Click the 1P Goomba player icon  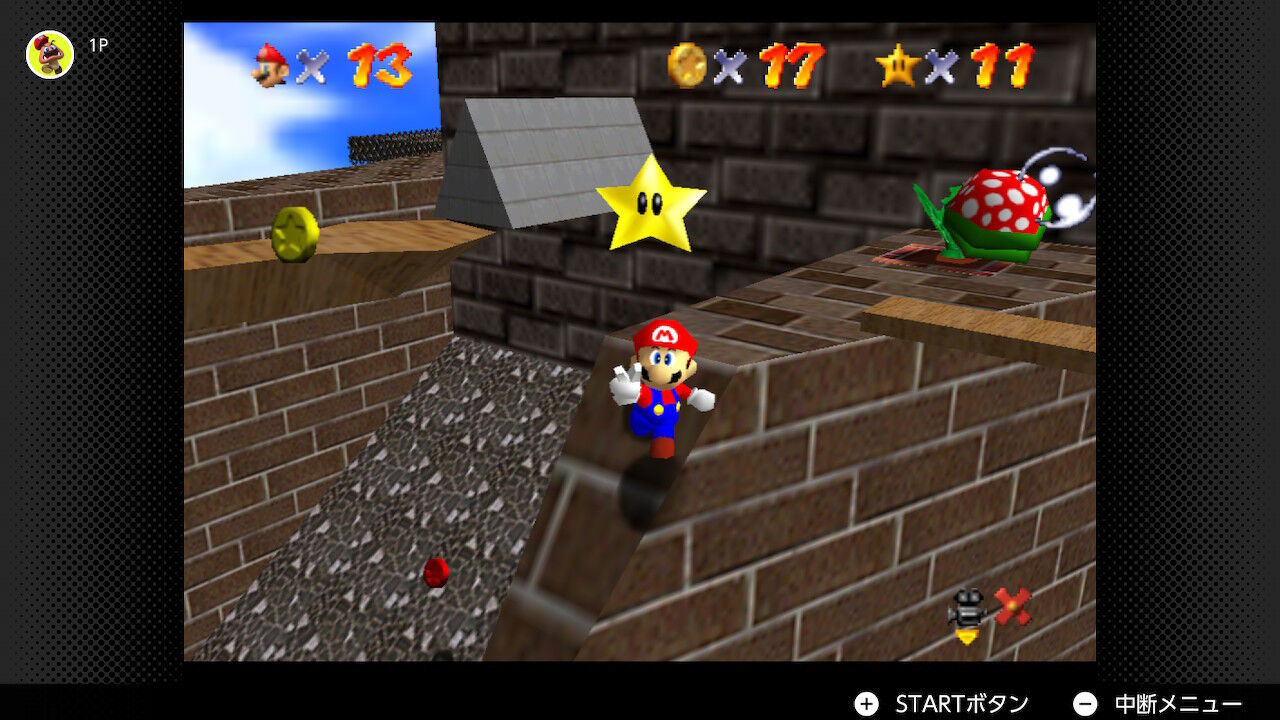(48, 54)
